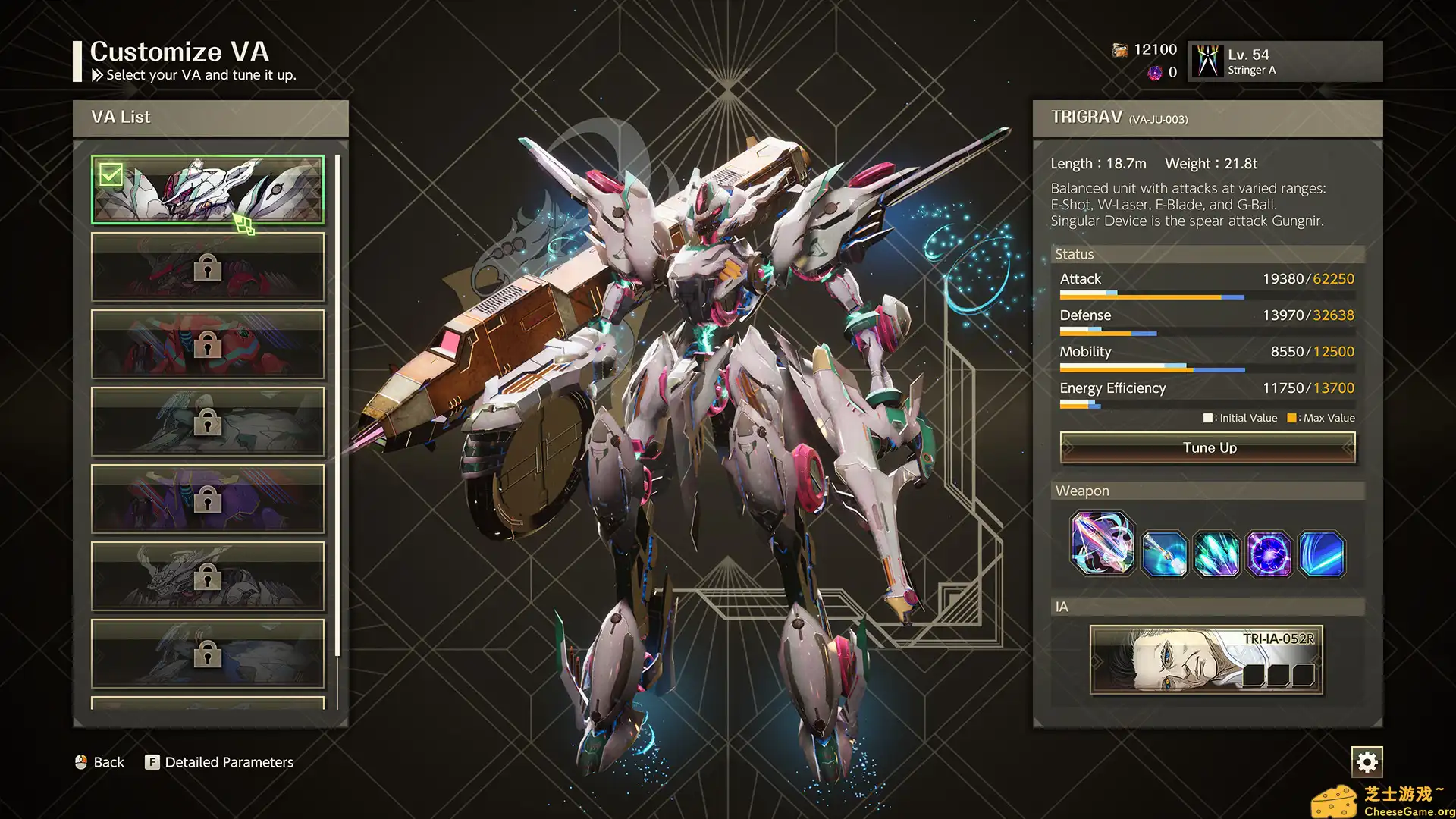Uncheck the green checkbox on the selected VA
Screen dimensions: 1456x819
[x=111, y=175]
